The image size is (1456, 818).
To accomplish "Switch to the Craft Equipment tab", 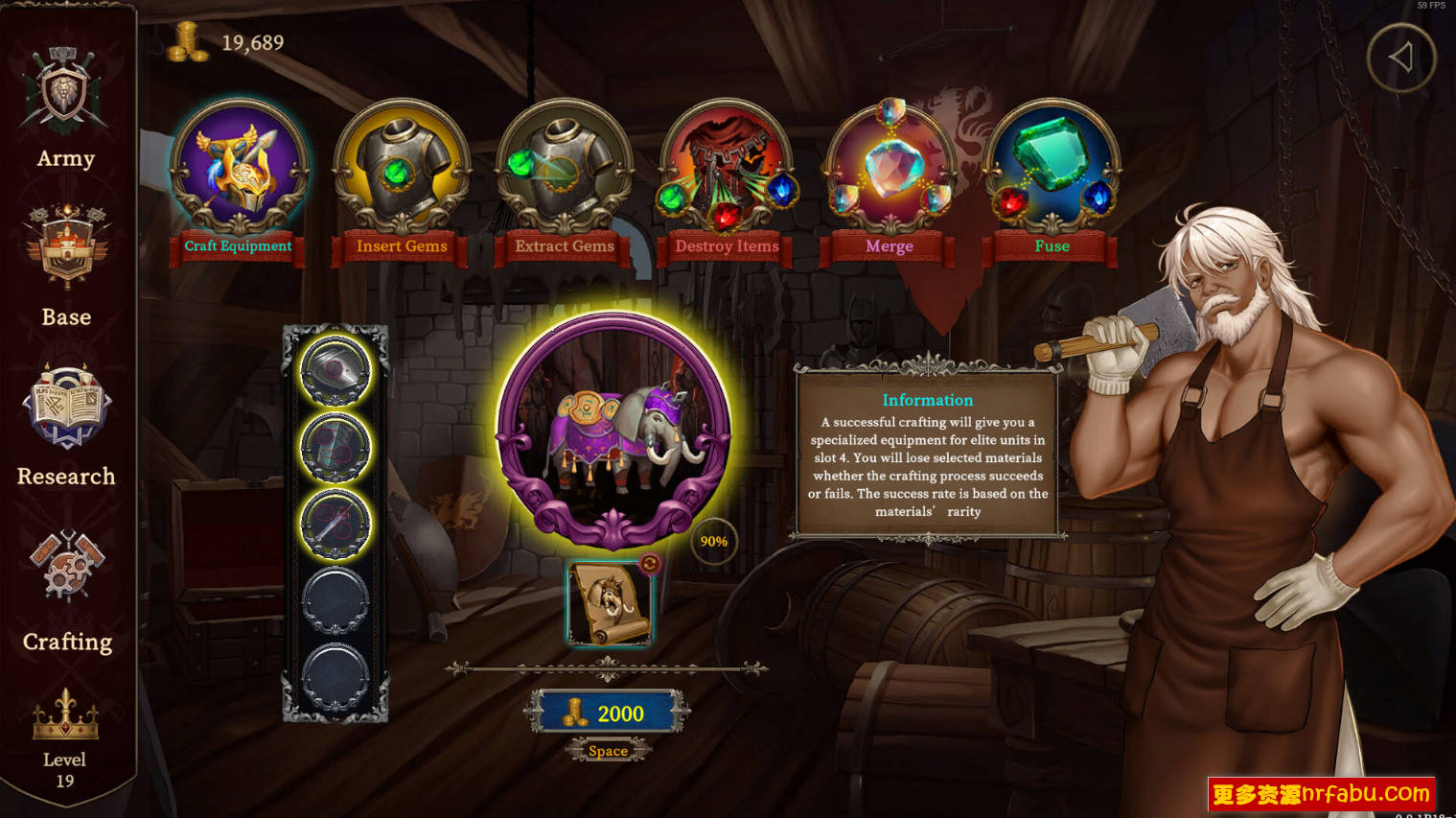I will [239, 171].
